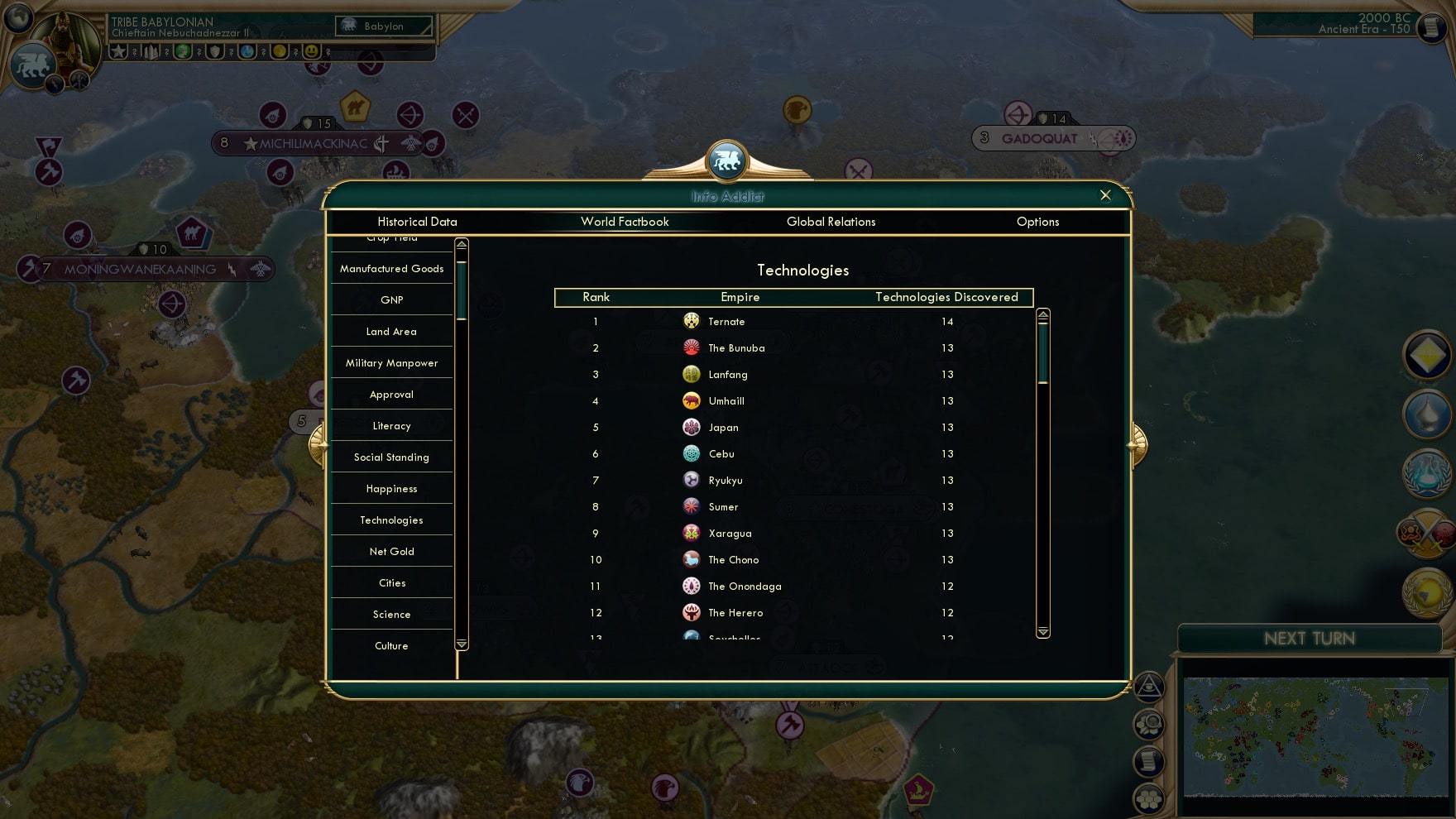Select the silver spade espionage icon on right
This screenshot has height=819, width=1456.
coord(1427,416)
